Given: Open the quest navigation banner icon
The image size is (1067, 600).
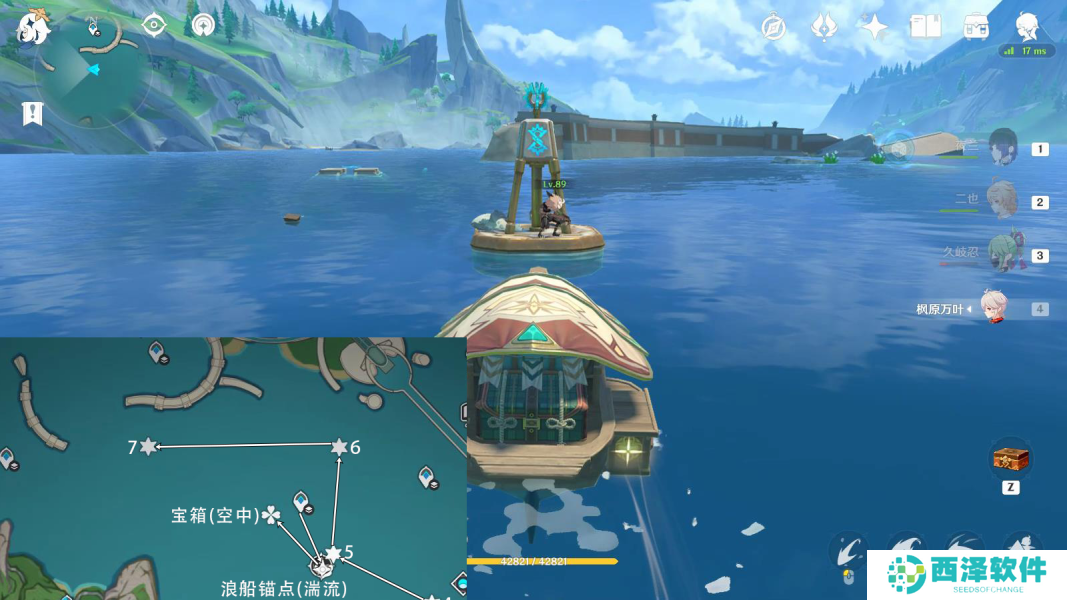Looking at the screenshot, I should coord(32,113).
